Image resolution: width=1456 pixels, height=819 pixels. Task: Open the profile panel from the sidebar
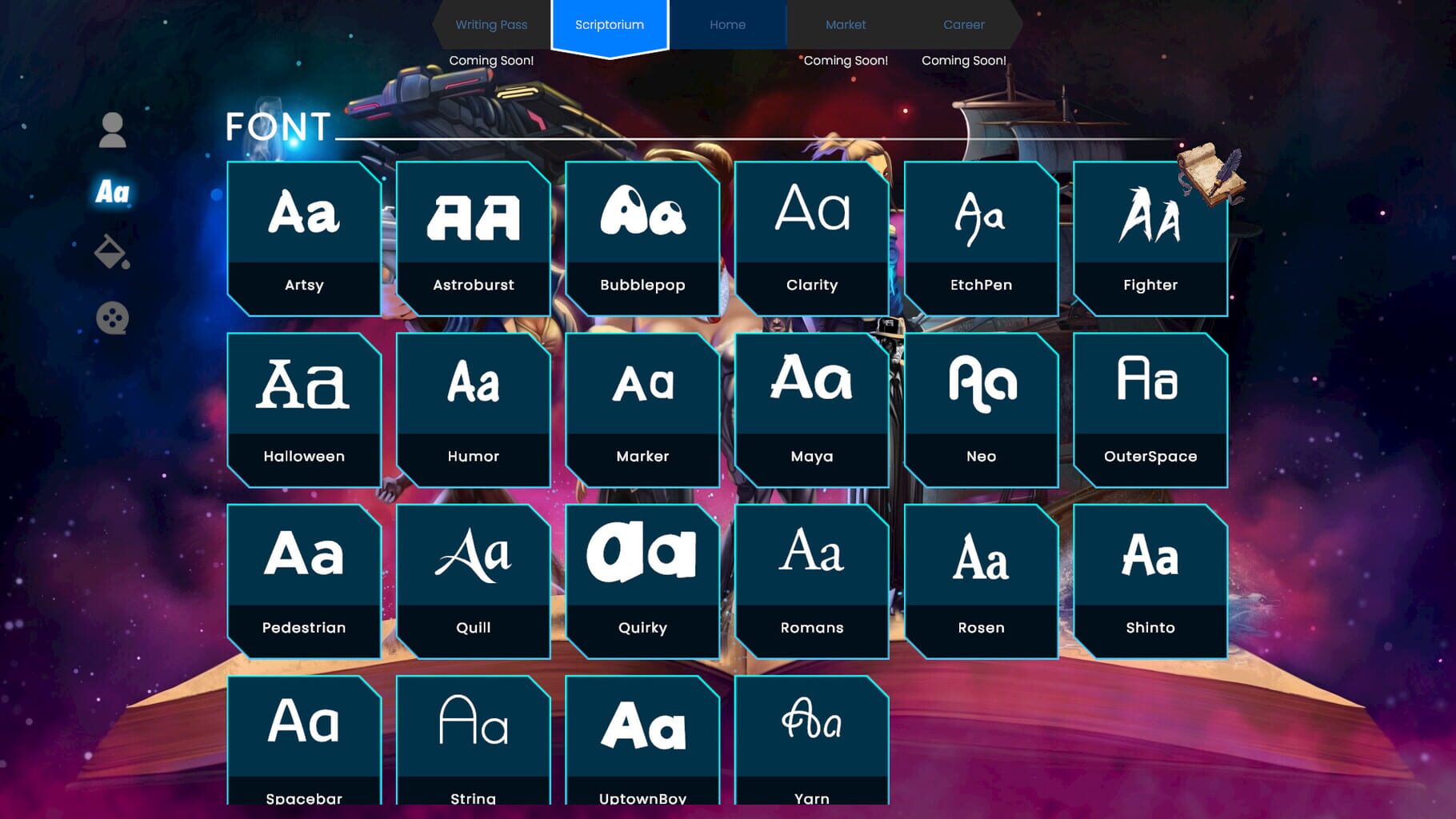[x=112, y=131]
